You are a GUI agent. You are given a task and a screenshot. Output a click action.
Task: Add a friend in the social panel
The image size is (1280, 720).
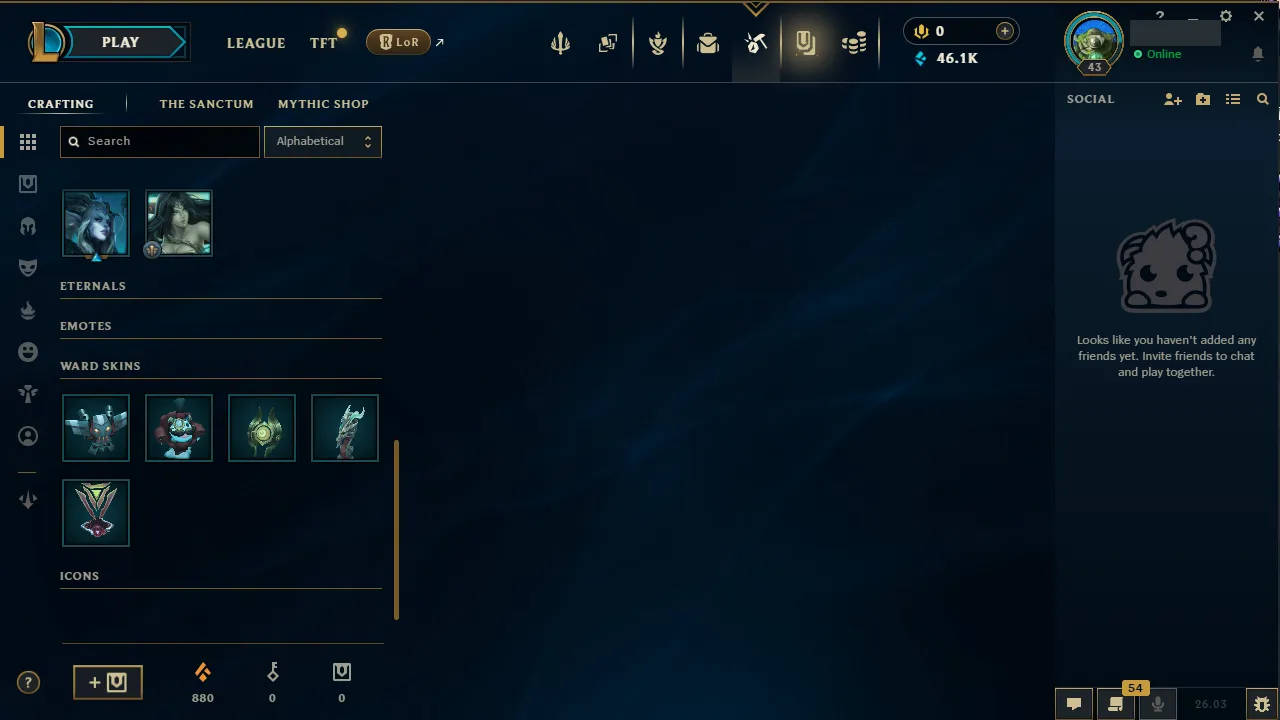tap(1172, 99)
